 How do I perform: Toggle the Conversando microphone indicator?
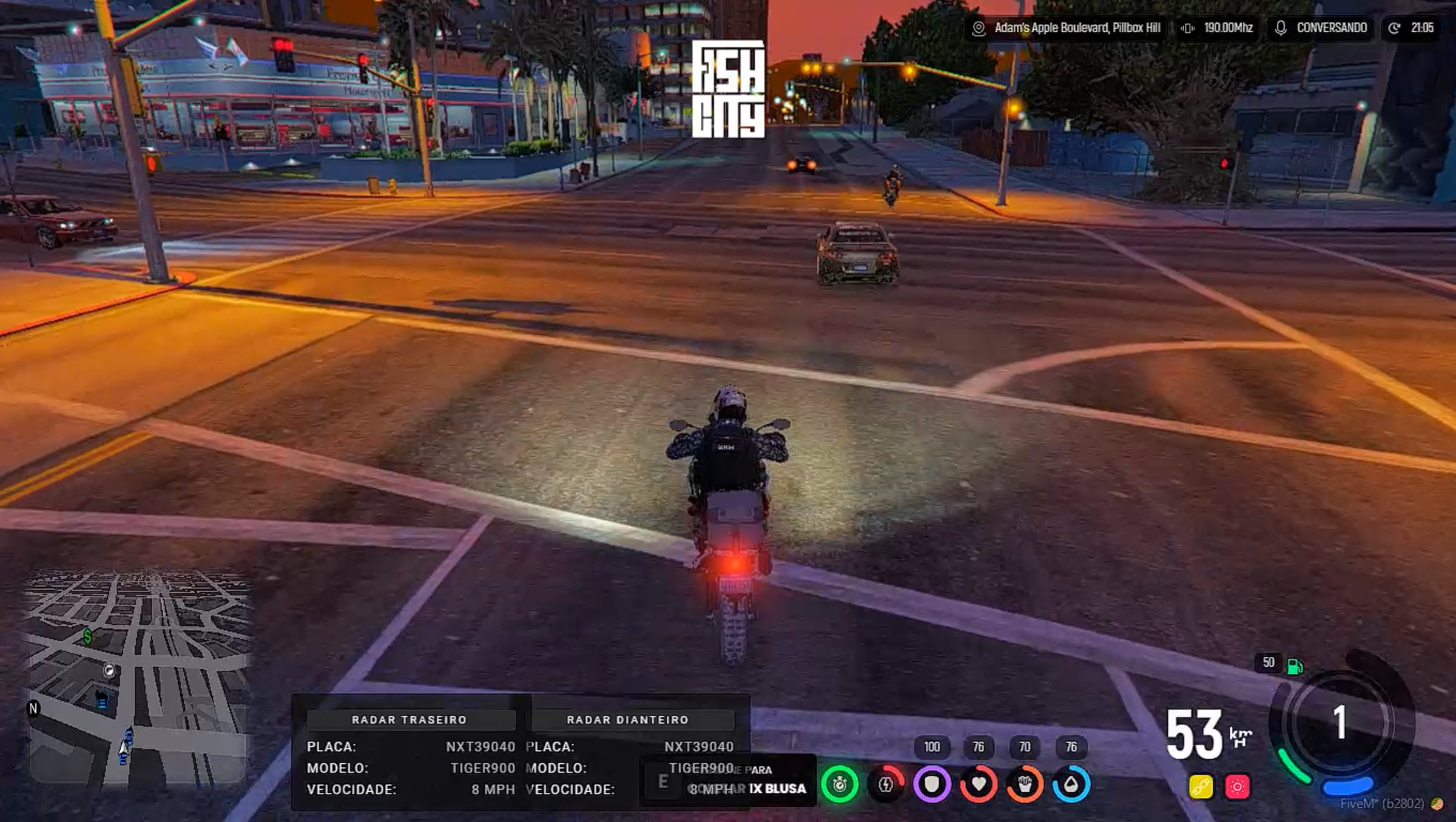pos(1321,28)
